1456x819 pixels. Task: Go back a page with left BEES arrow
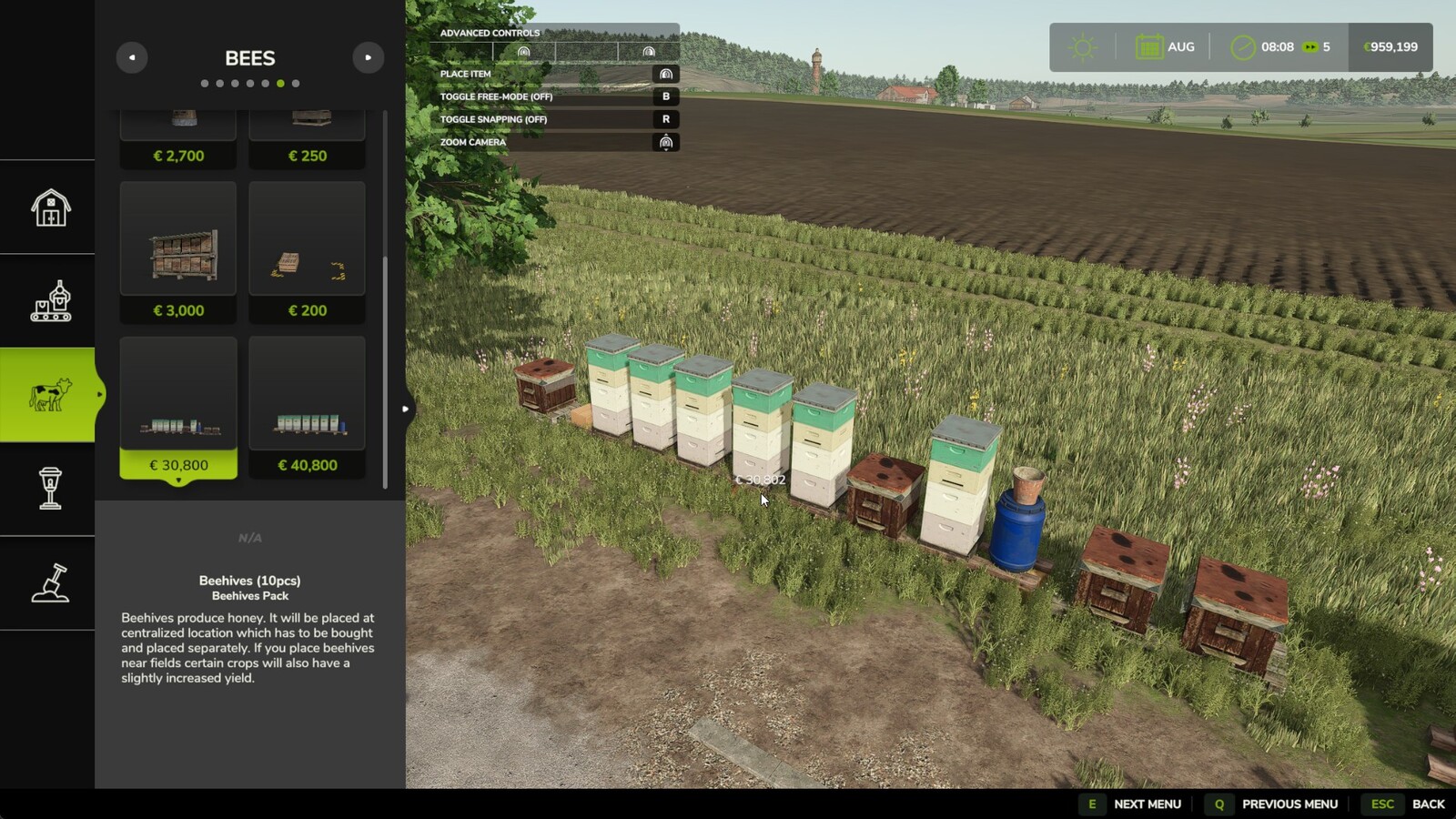[x=132, y=56]
